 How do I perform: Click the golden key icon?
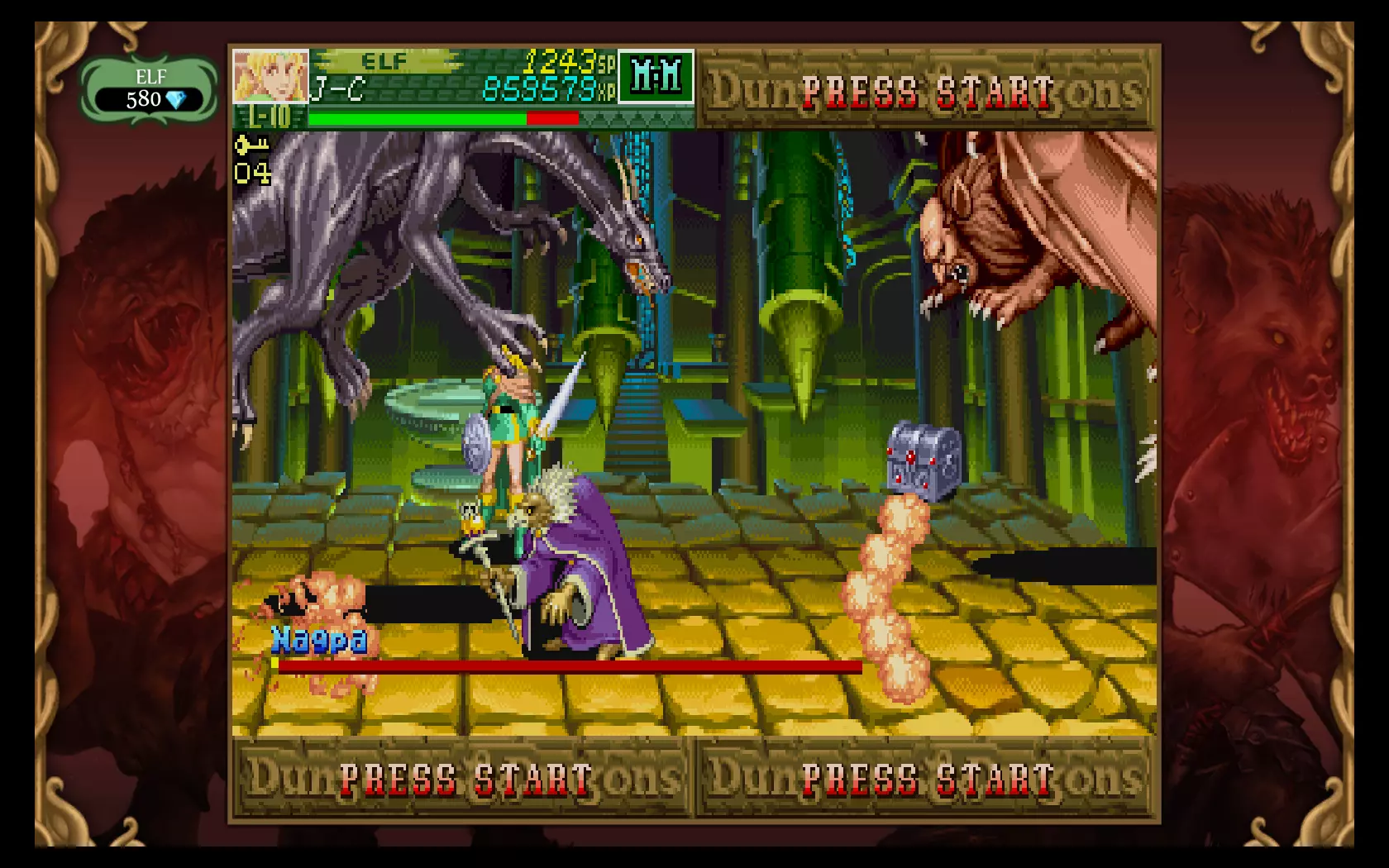click(251, 146)
